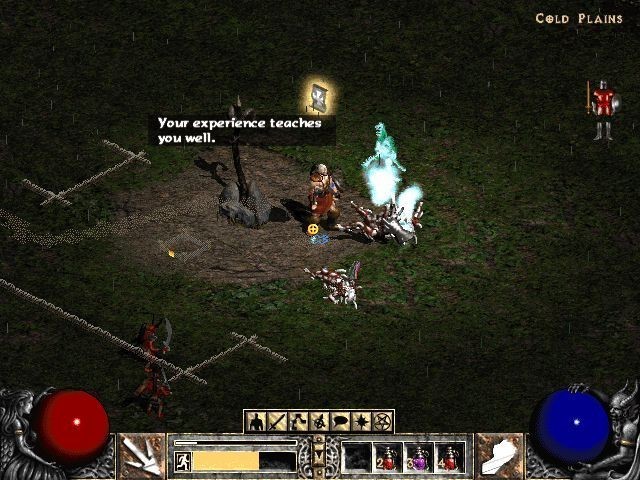Select the right-hand boot skill button

498,455
